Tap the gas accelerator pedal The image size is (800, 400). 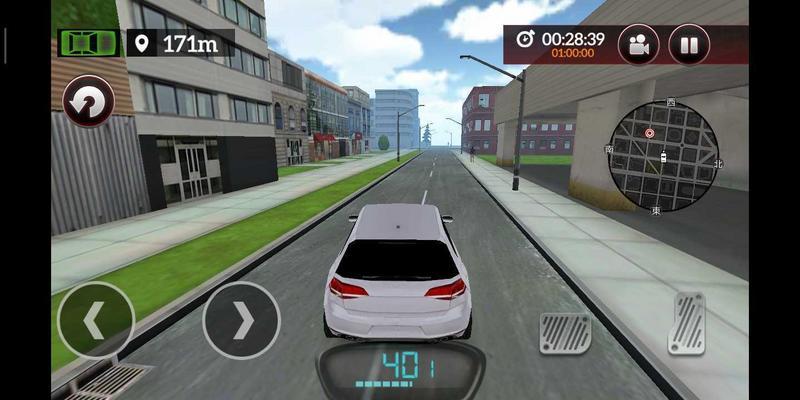pyautogui.click(x=686, y=322)
